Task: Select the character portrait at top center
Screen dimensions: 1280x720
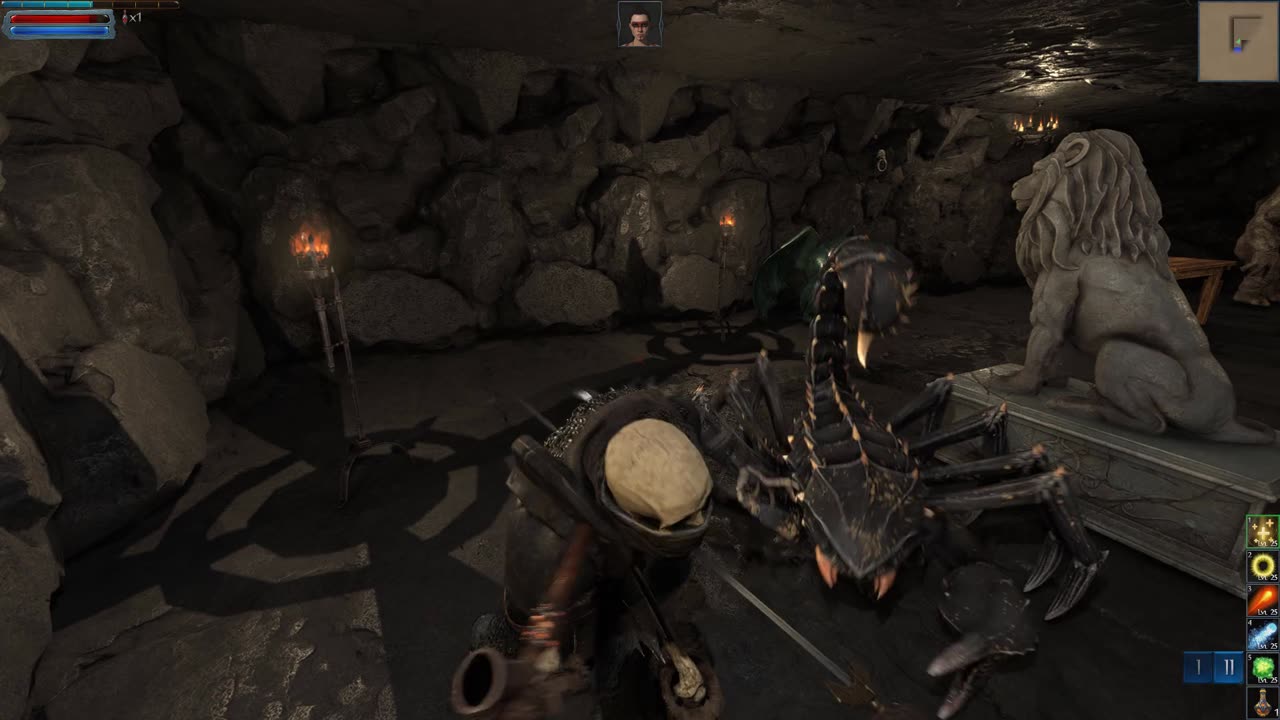Action: (x=639, y=24)
